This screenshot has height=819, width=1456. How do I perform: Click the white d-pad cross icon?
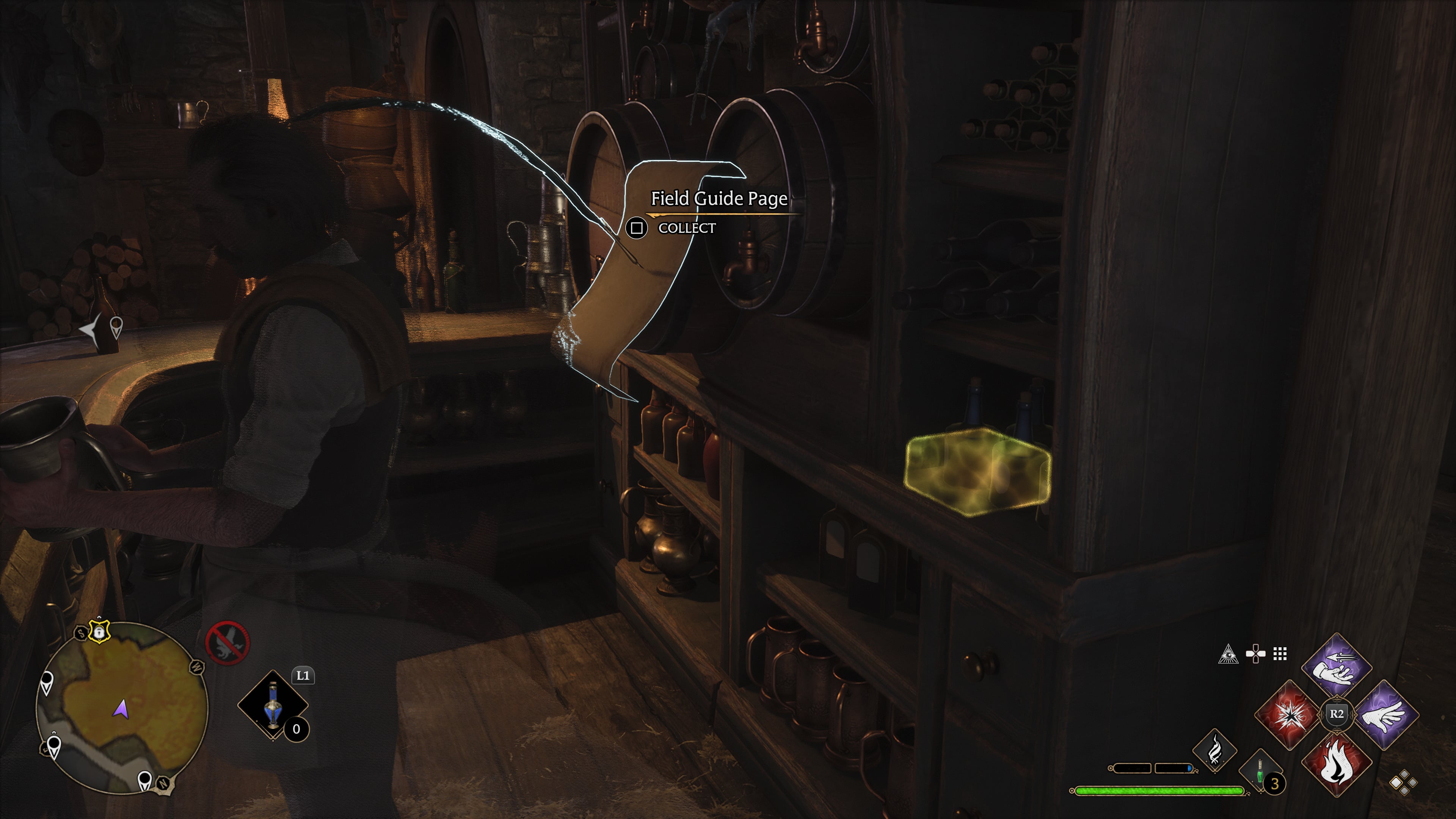(x=1255, y=654)
